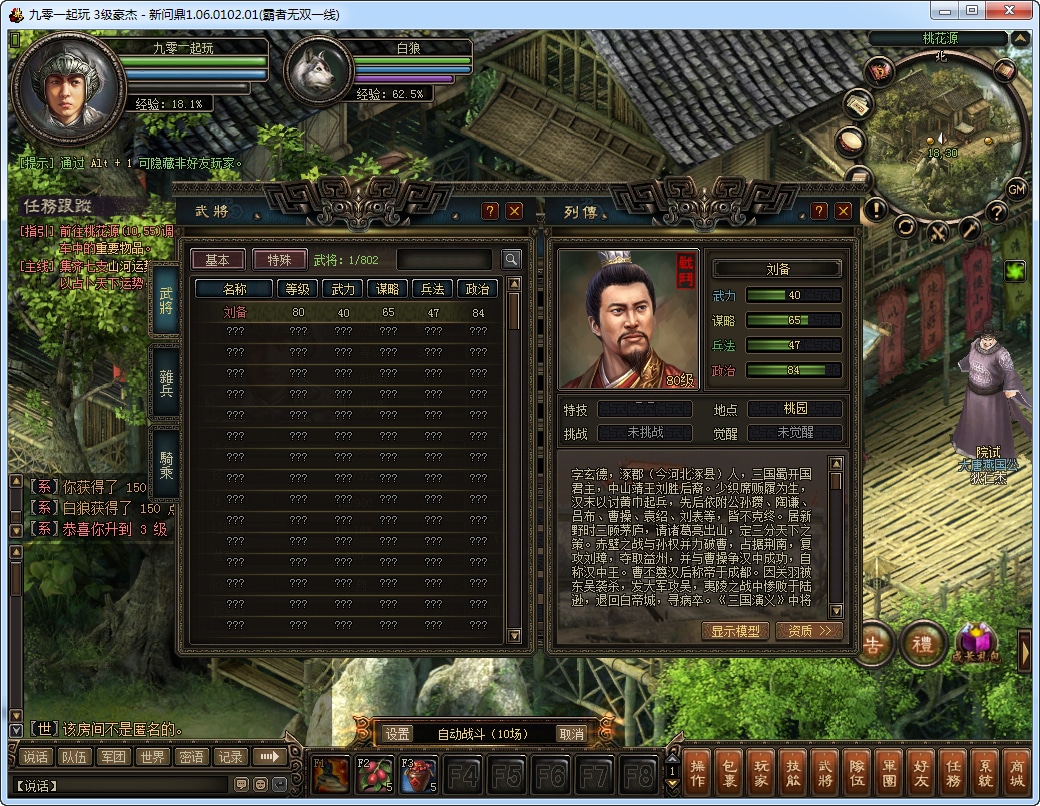The width and height of the screenshot is (1040, 806).
Task: Click the magnifier search button for generals
Action: (x=511, y=260)
